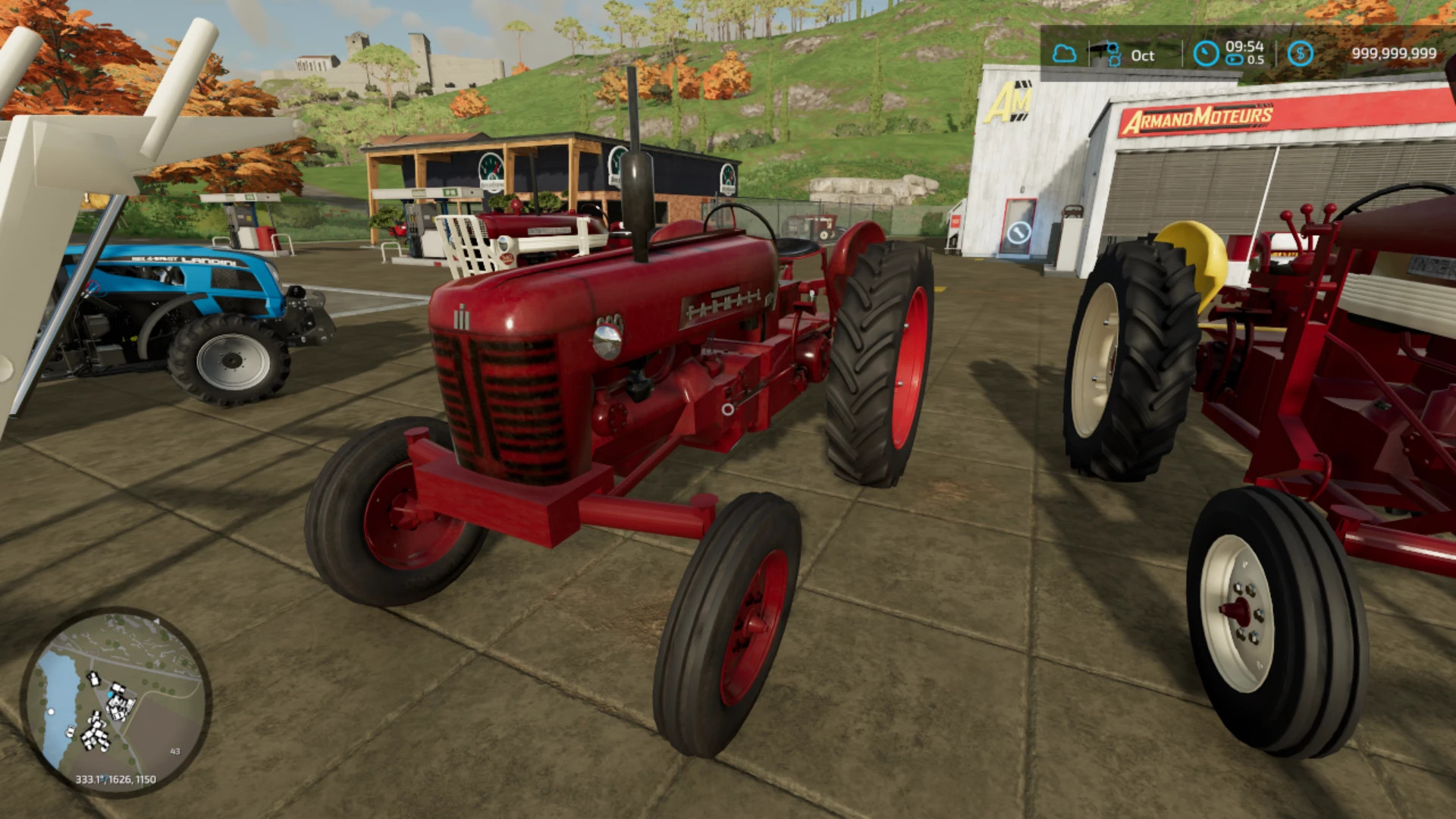
Task: Open details for the Oct month label
Action: point(1142,55)
